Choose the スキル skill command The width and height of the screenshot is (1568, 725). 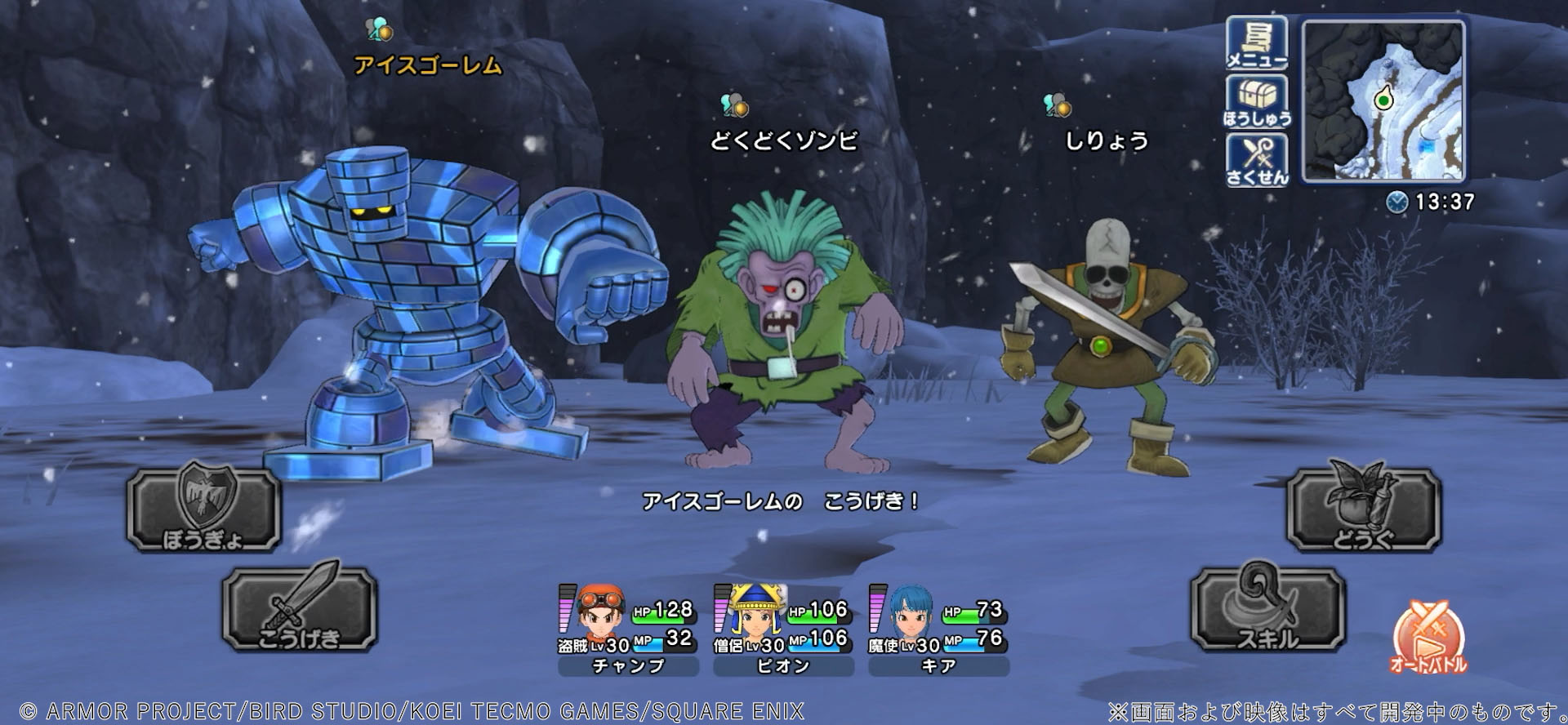pyautogui.click(x=1267, y=610)
